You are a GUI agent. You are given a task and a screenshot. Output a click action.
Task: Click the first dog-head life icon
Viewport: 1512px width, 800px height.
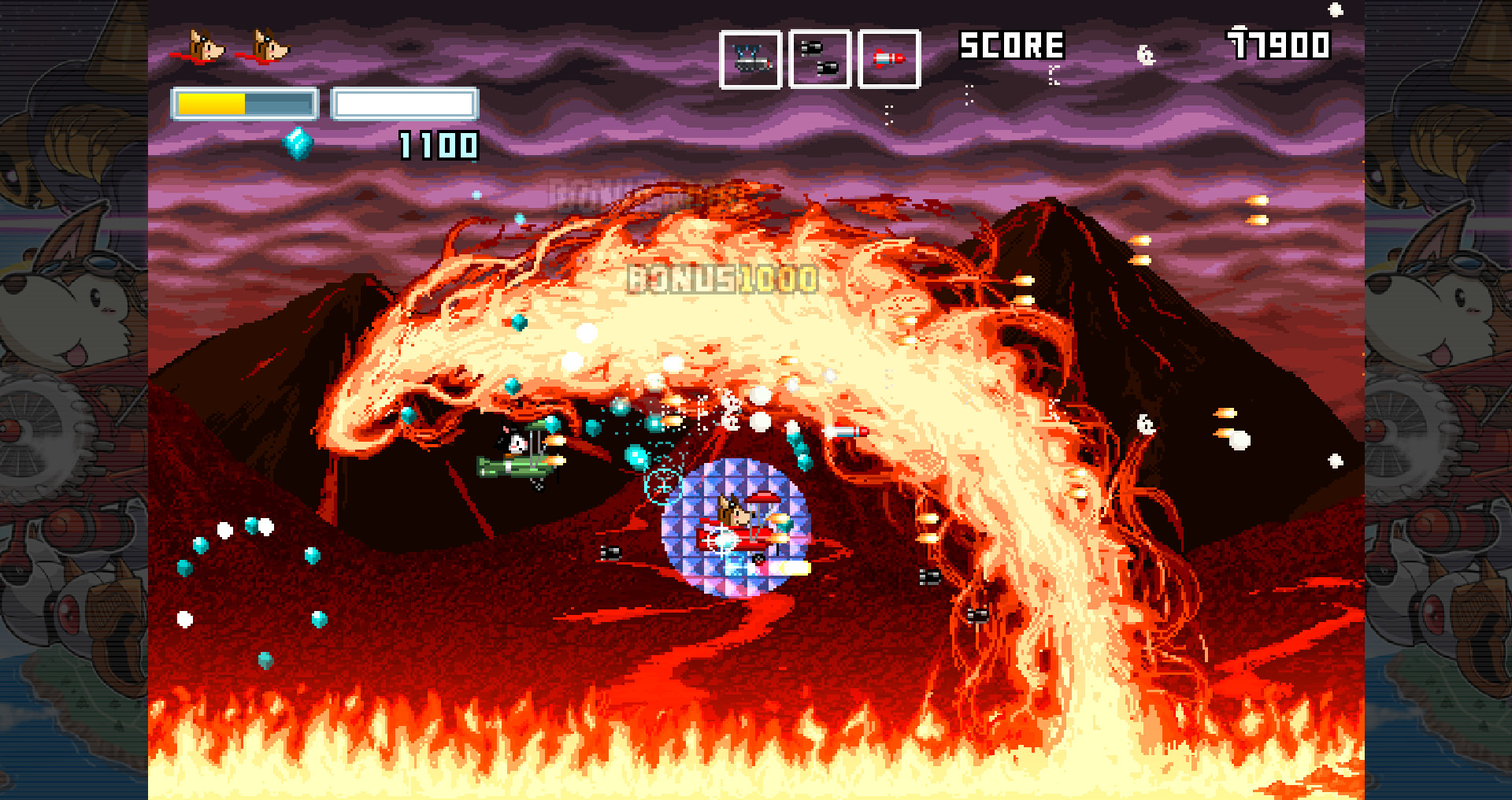(206, 46)
